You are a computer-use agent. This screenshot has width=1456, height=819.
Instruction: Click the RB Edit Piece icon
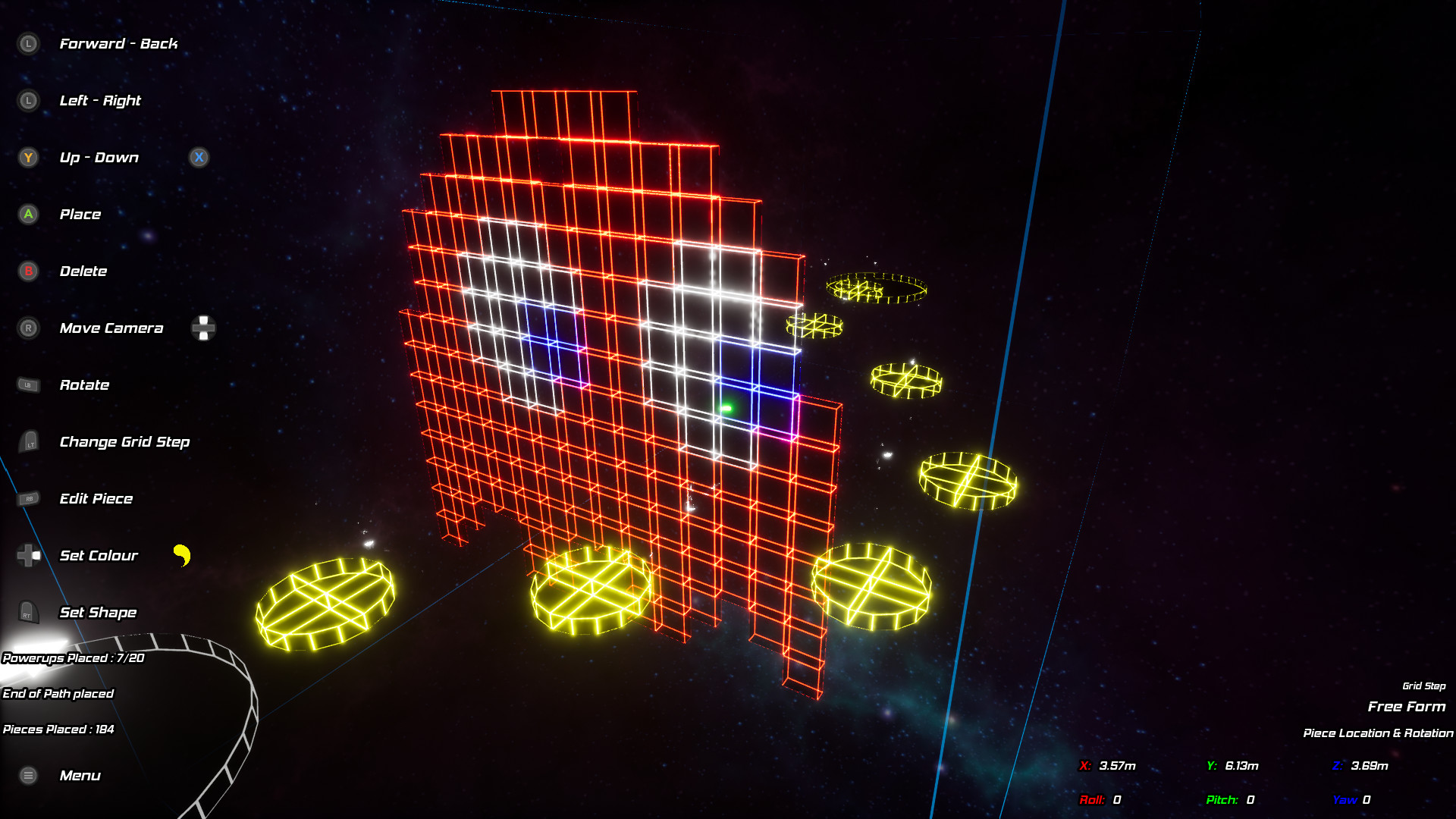[28, 499]
